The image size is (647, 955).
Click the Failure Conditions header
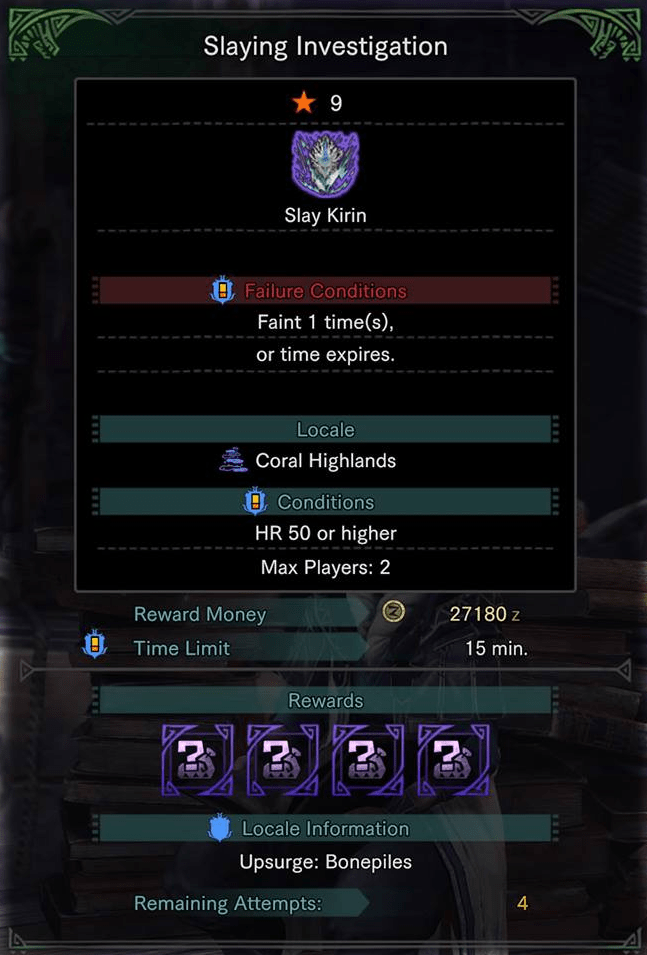point(325,291)
